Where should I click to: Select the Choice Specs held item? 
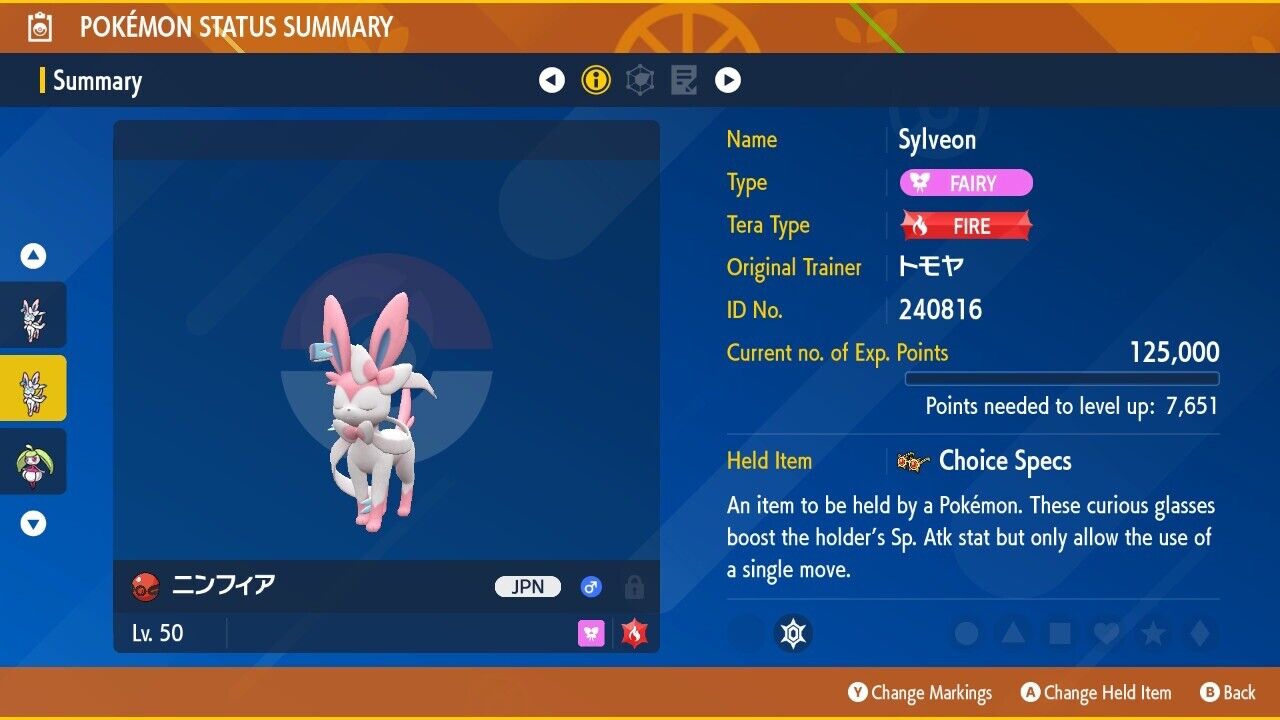1004,461
